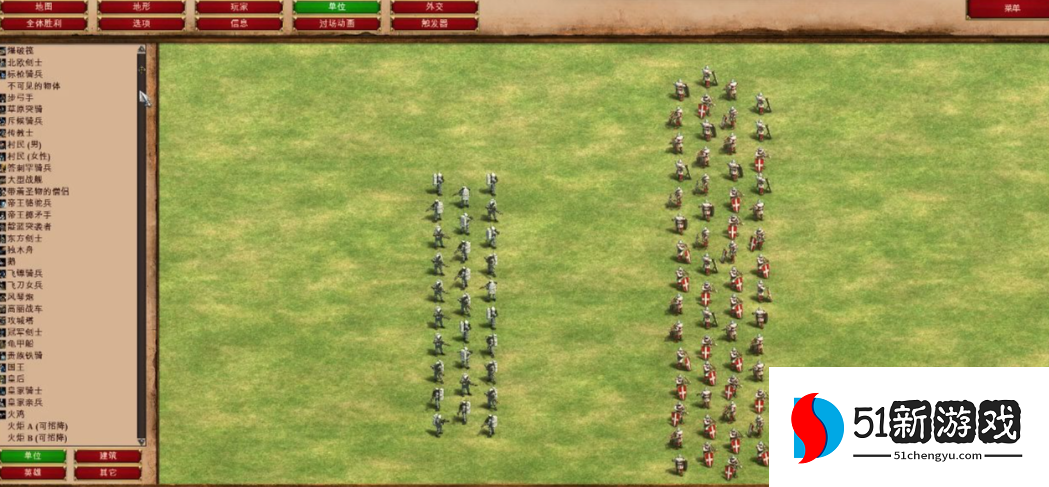Show the 英雄 (Heroes) category list
The image size is (1049, 487).
34,472
